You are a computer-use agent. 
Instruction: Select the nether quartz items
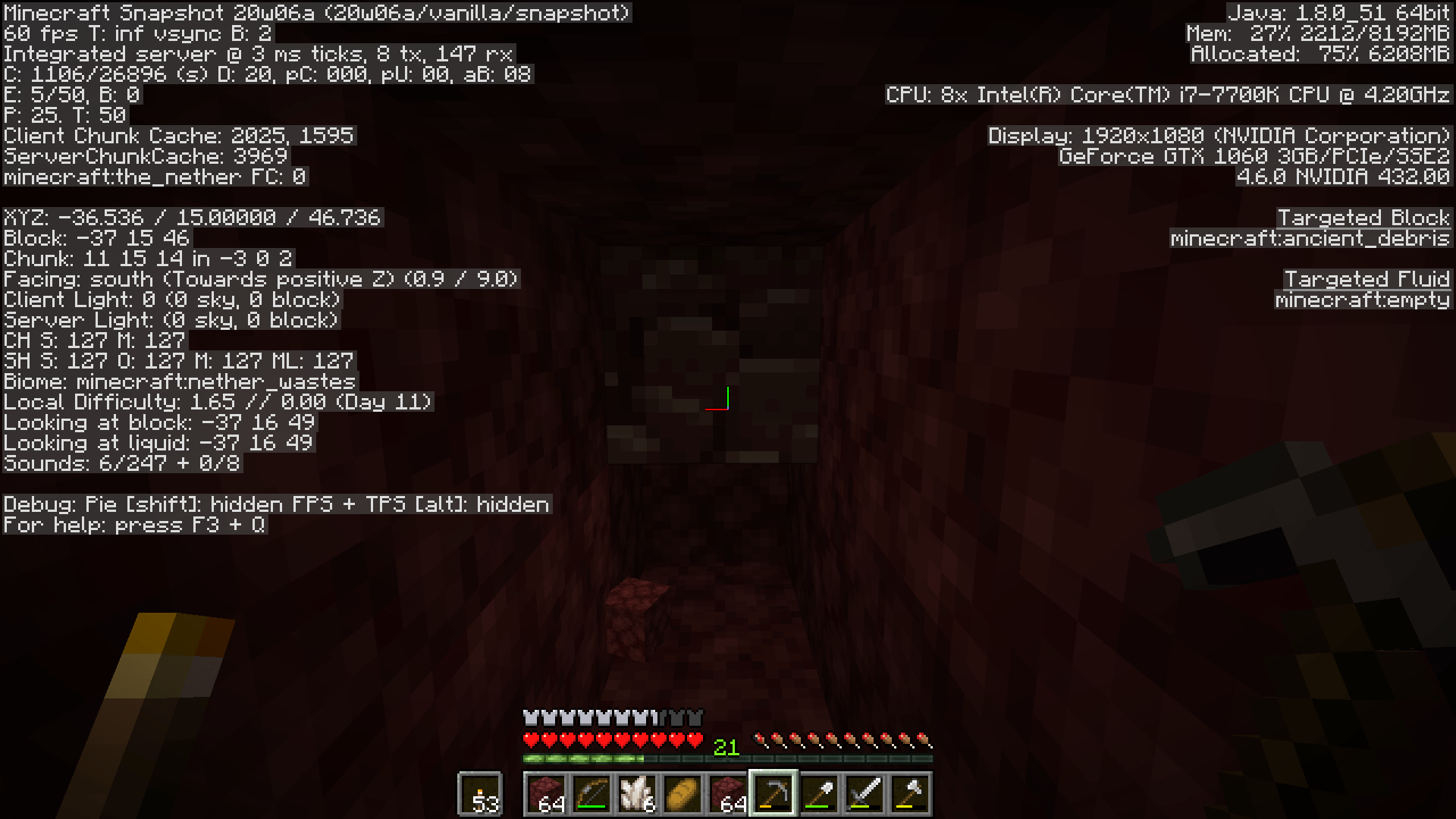[637, 794]
